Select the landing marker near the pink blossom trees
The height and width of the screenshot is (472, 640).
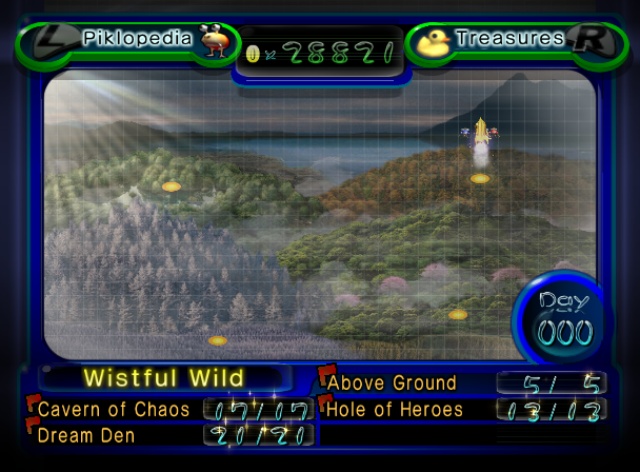point(458,315)
